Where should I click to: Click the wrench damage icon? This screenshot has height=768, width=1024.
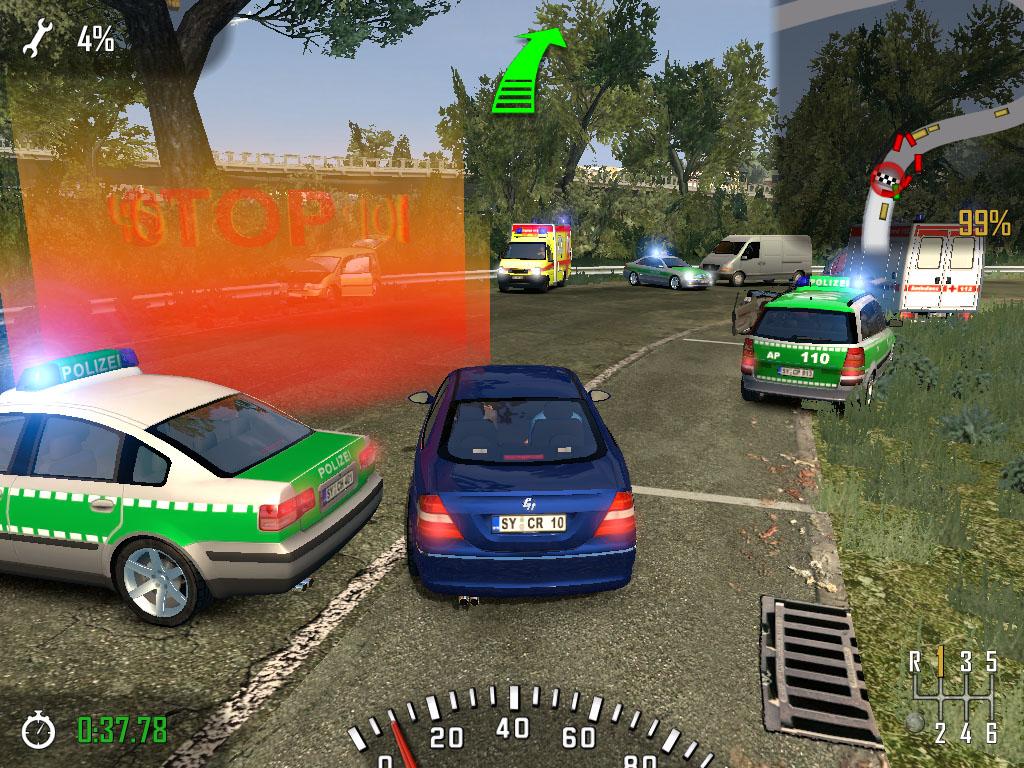(38, 40)
